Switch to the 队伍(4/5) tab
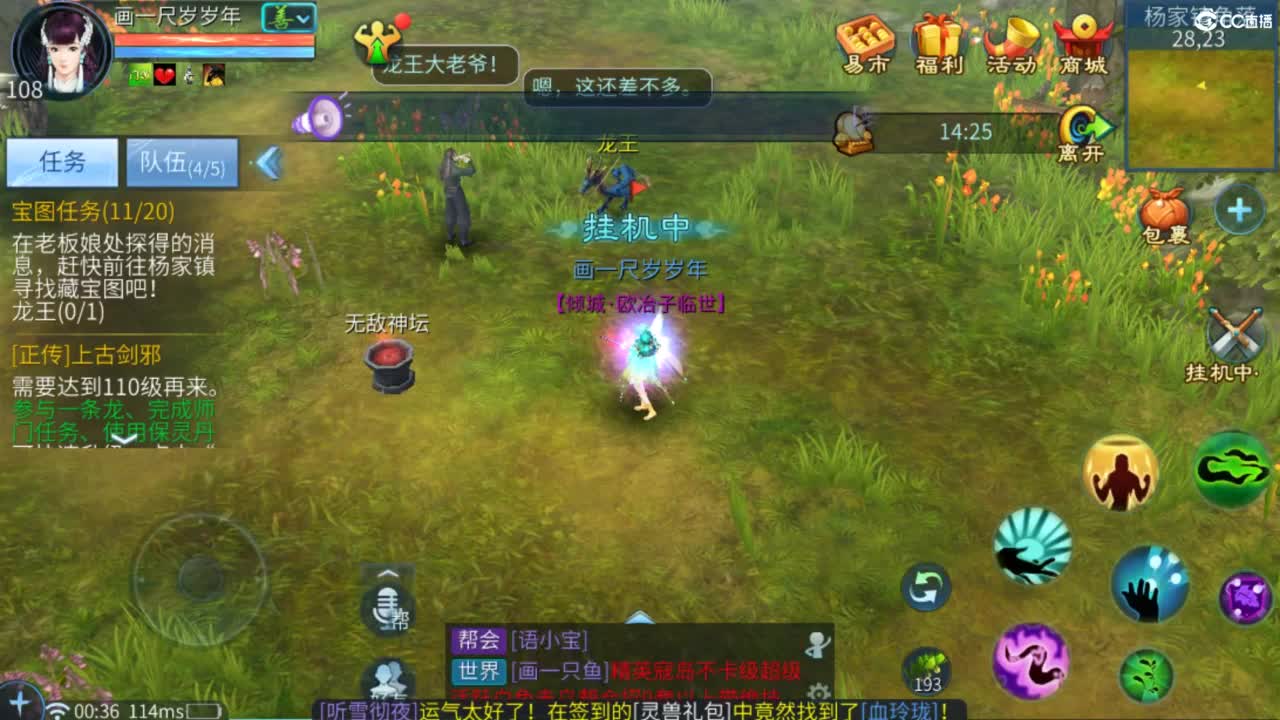 click(180, 162)
